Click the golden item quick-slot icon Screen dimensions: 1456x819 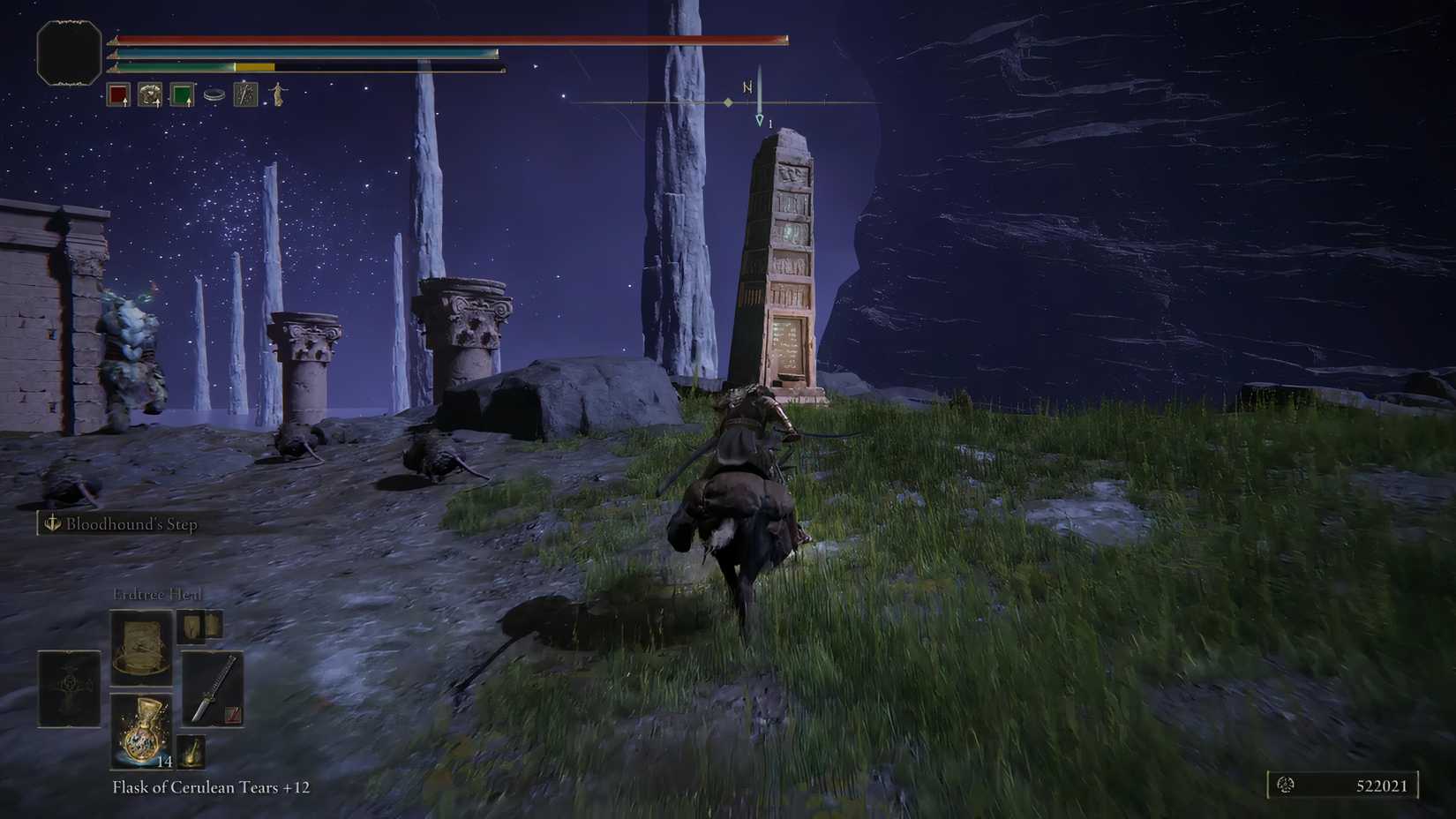[x=191, y=753]
